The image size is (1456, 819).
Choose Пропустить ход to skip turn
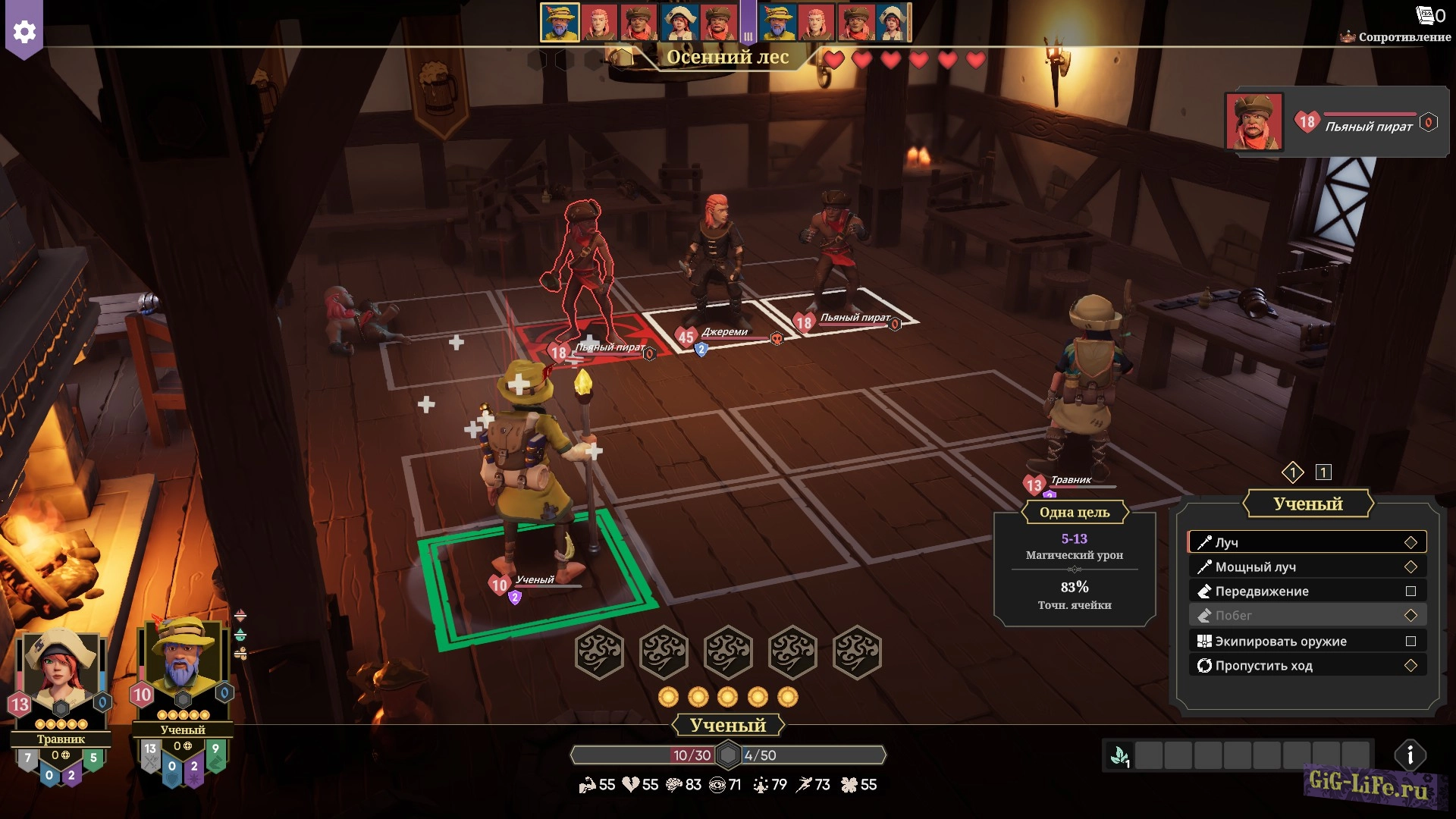[1307, 665]
